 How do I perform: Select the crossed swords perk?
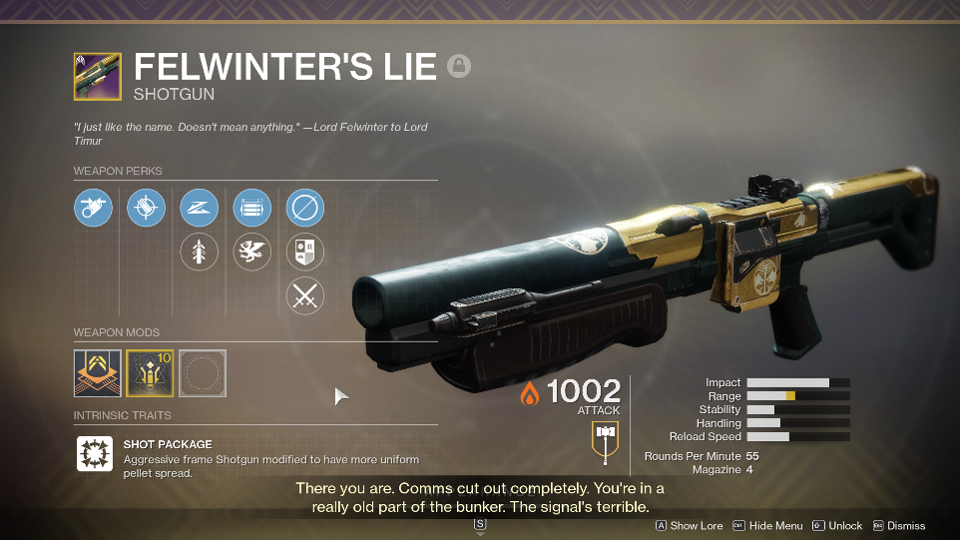(x=305, y=296)
